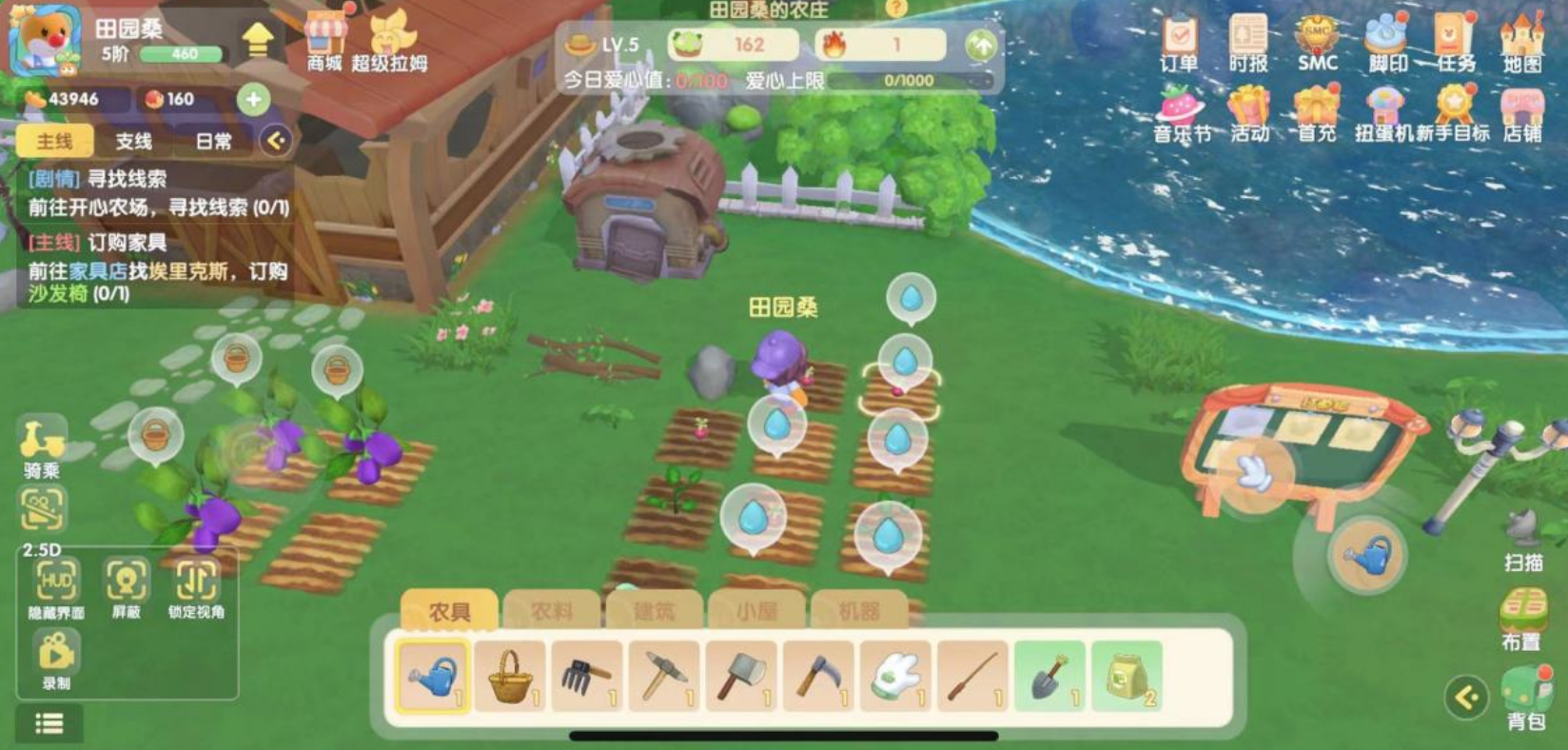Collapse the quest panel with its chevron
This screenshot has width=1568, height=750.
277,140
